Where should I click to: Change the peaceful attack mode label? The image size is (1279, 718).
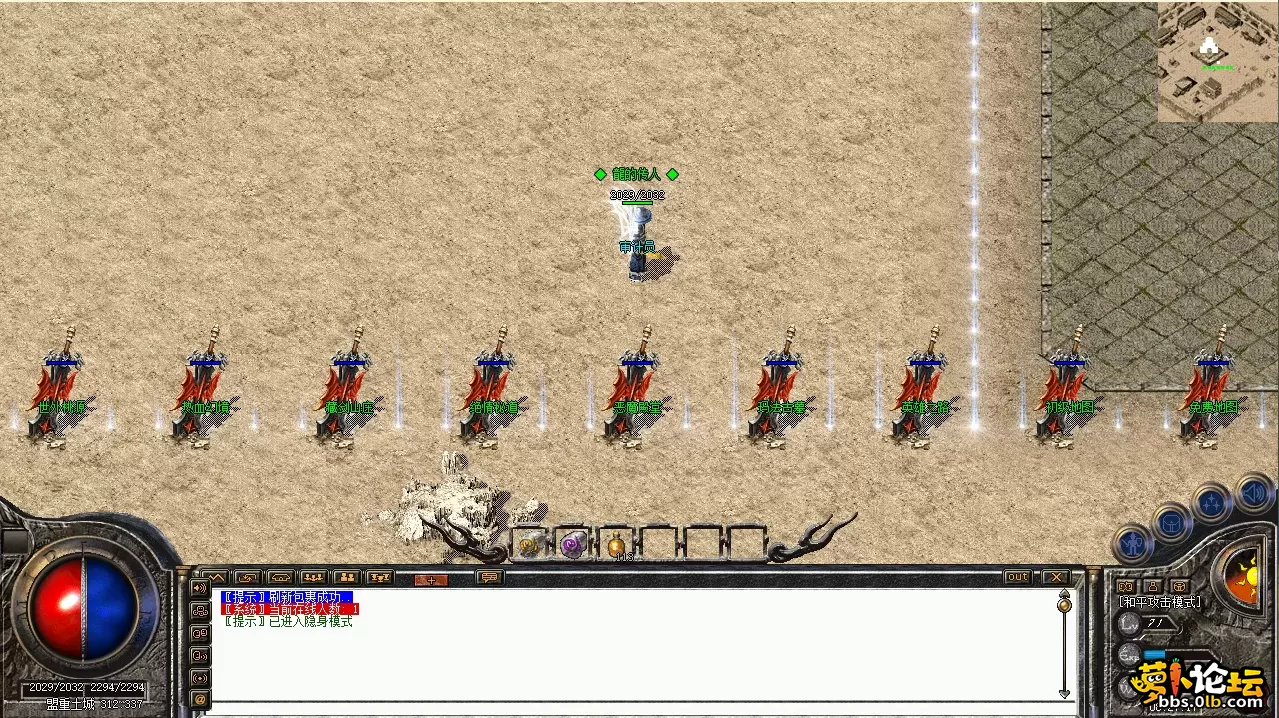tap(1160, 602)
